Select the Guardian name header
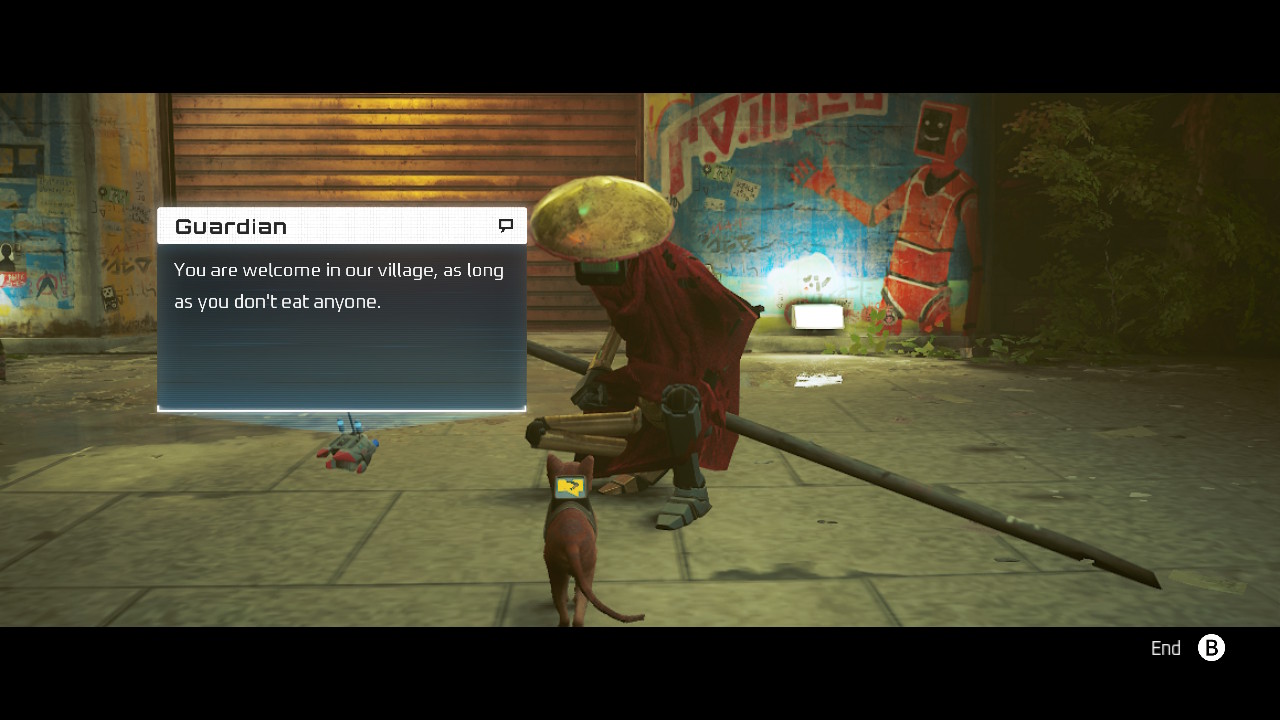Screen dimensions: 1280x720 [230, 225]
